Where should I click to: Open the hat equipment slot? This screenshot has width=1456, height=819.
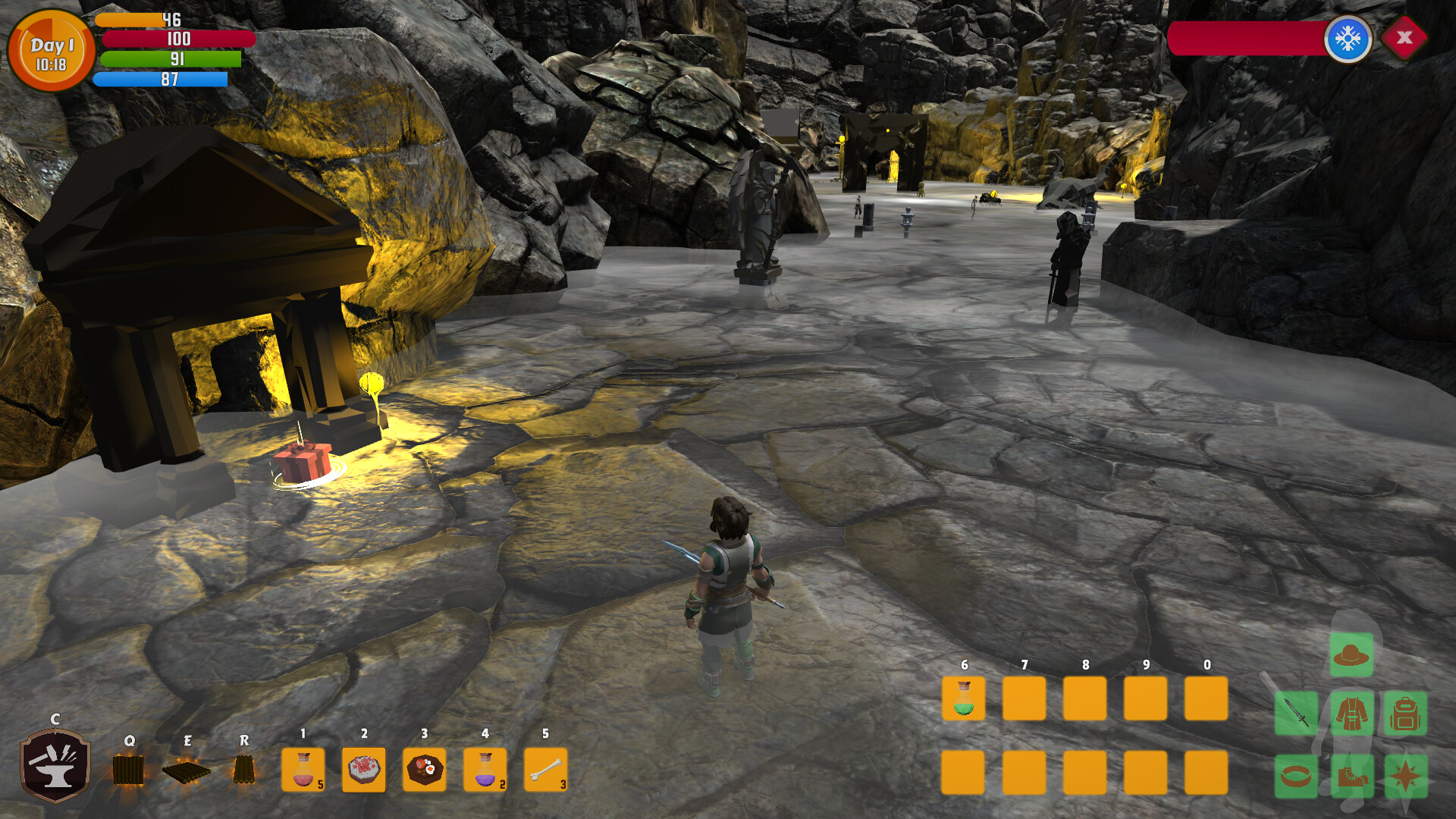[1351, 654]
